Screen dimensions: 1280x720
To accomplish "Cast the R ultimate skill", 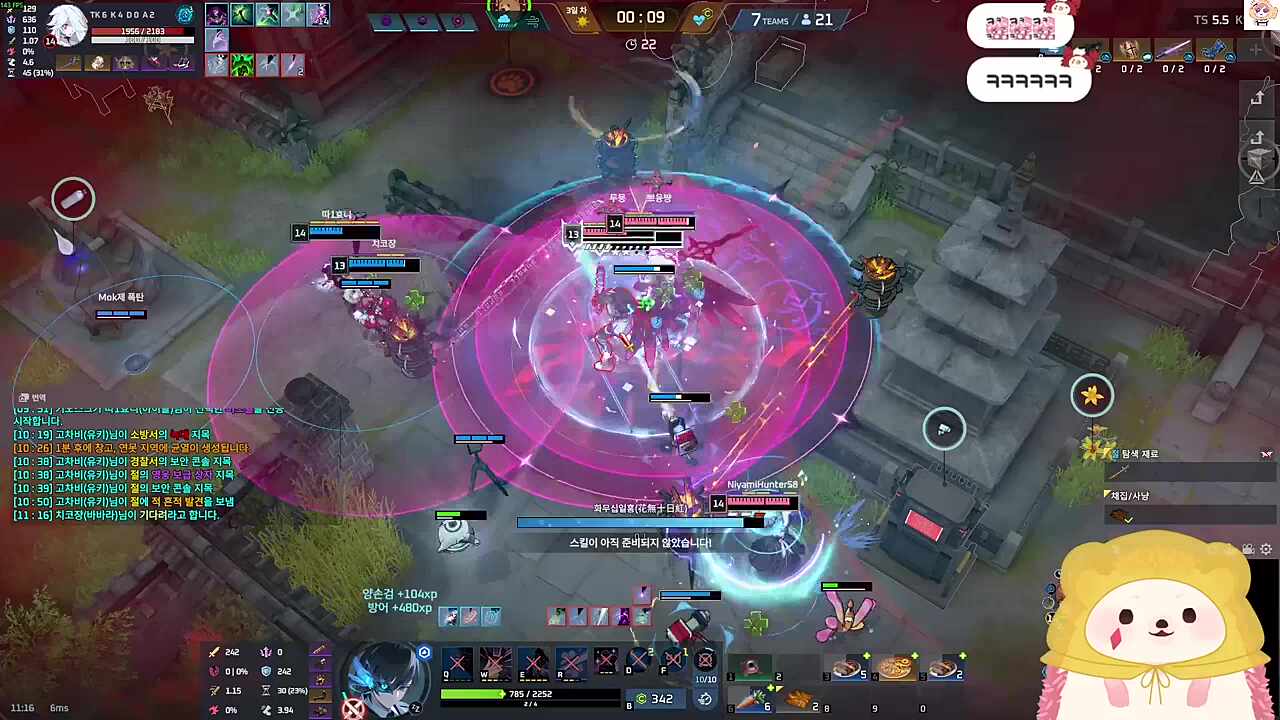I will pos(571,662).
